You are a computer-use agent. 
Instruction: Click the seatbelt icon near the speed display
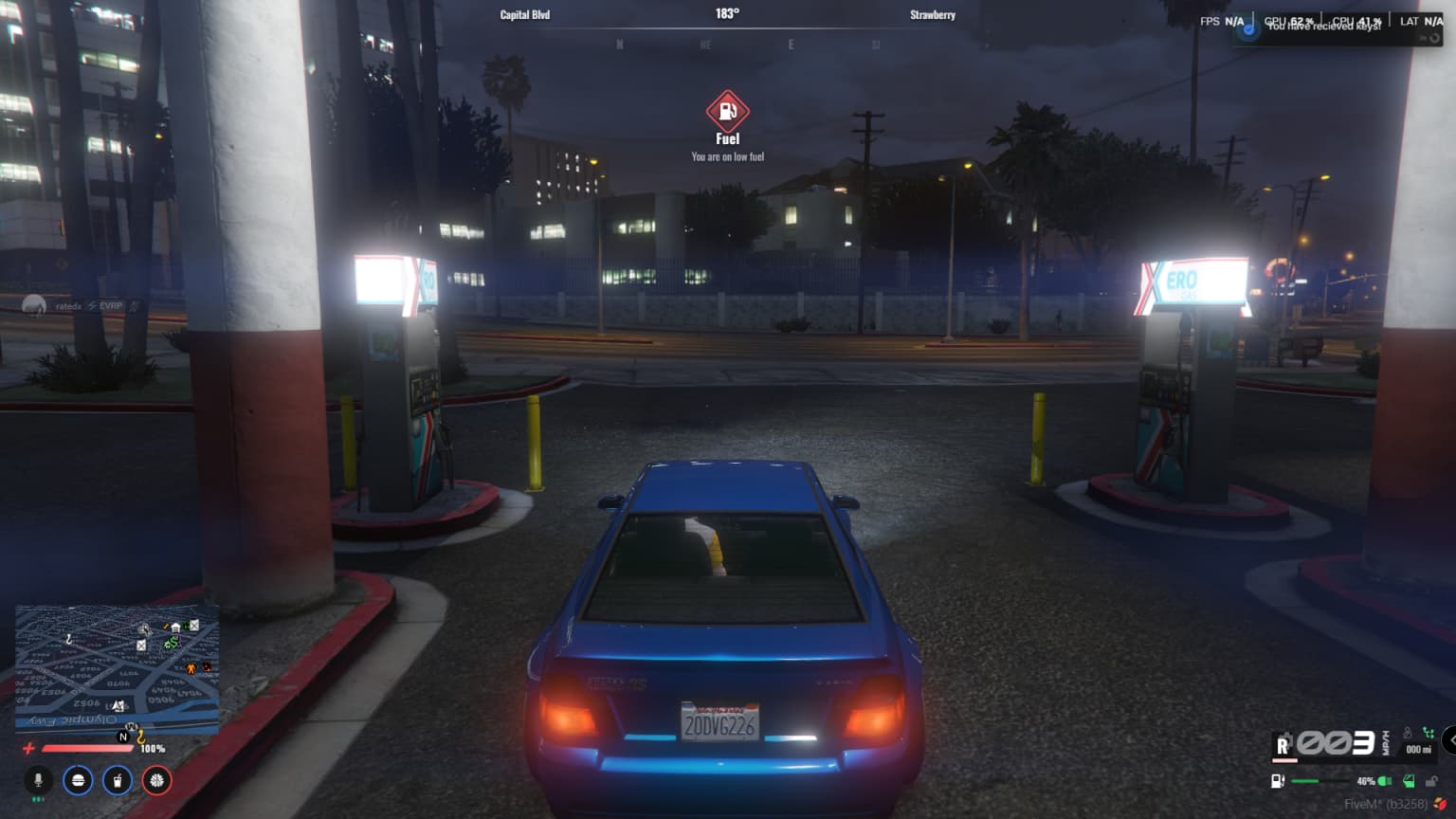(1408, 734)
